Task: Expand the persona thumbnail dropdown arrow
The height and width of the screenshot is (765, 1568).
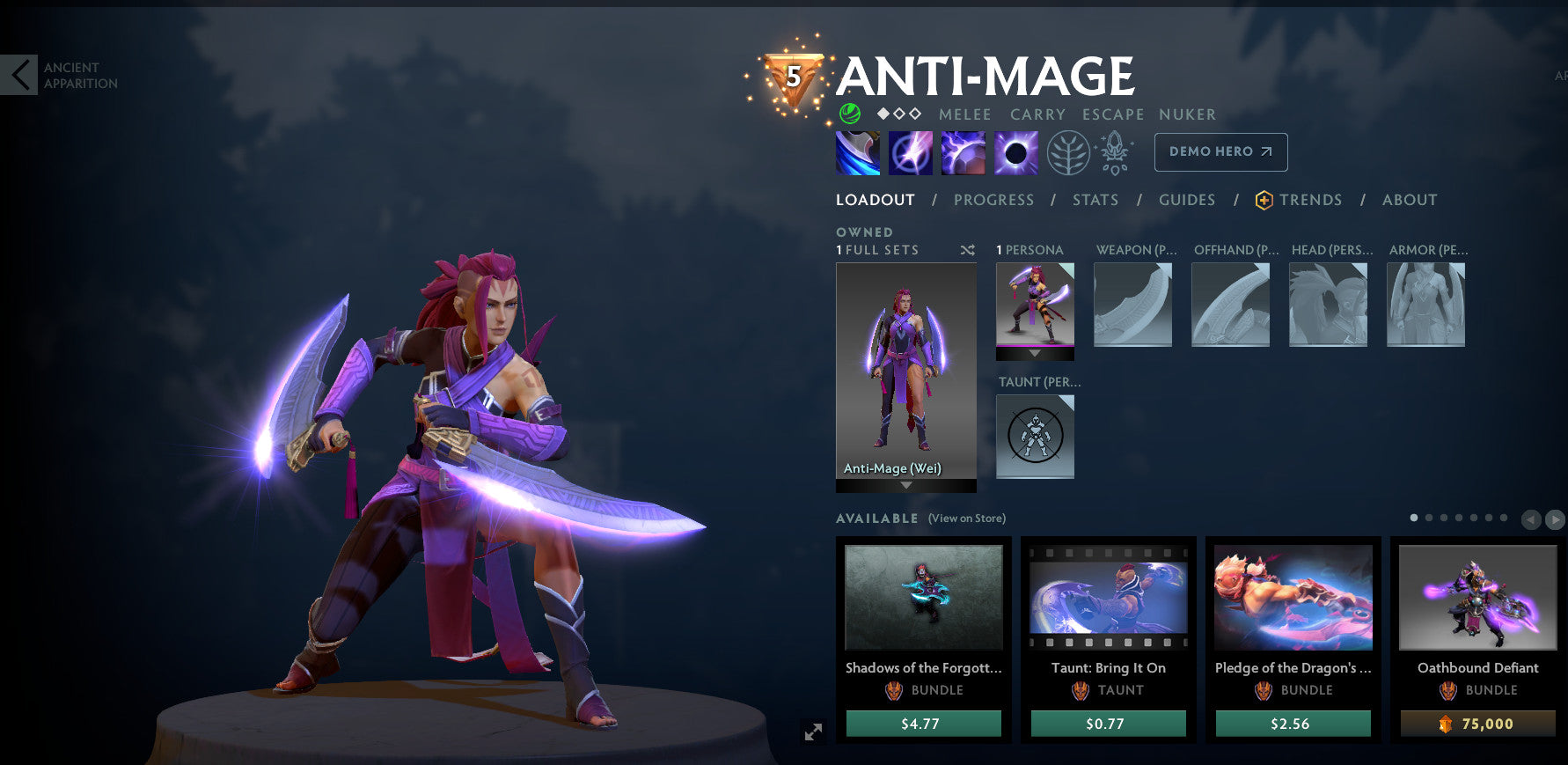Action: 1035,356
